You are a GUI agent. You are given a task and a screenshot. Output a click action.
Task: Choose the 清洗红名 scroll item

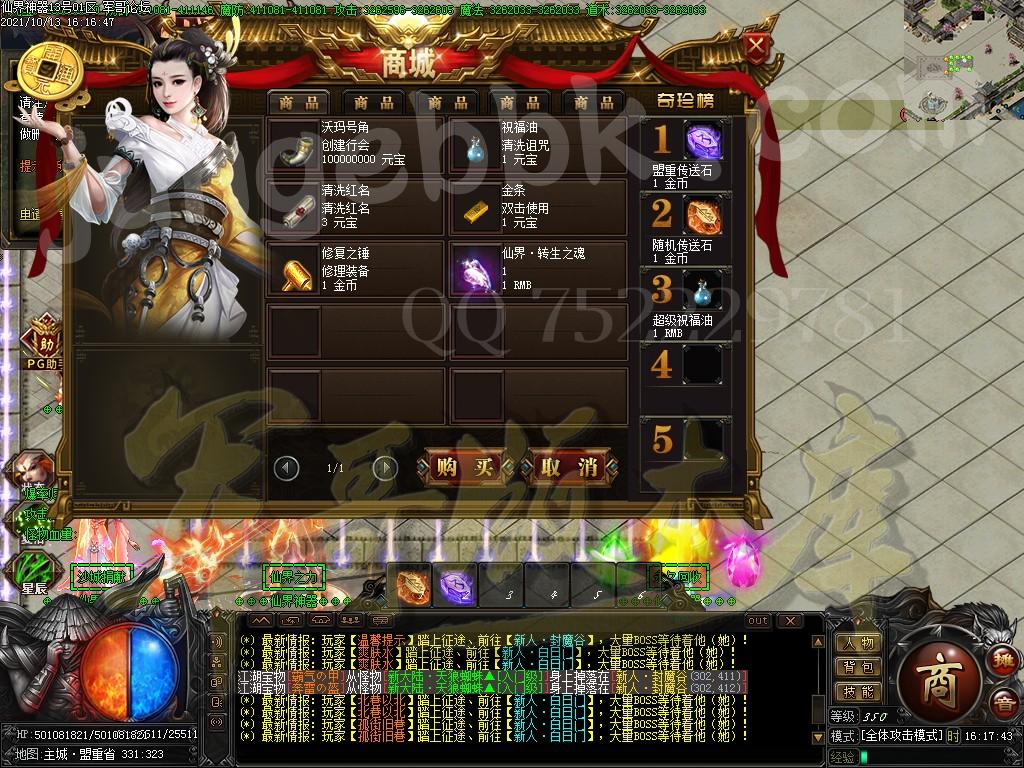point(292,209)
